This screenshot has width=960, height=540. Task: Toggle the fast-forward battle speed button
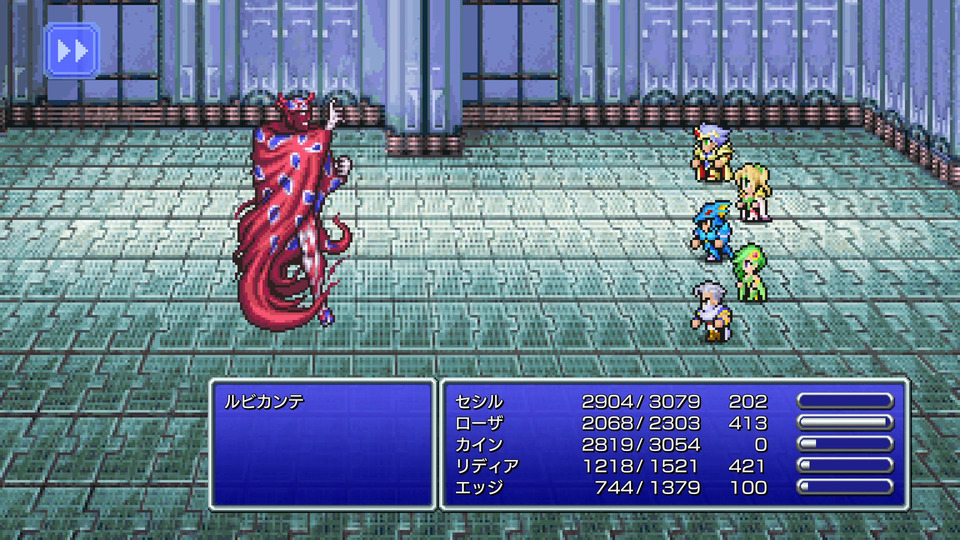[x=72, y=51]
